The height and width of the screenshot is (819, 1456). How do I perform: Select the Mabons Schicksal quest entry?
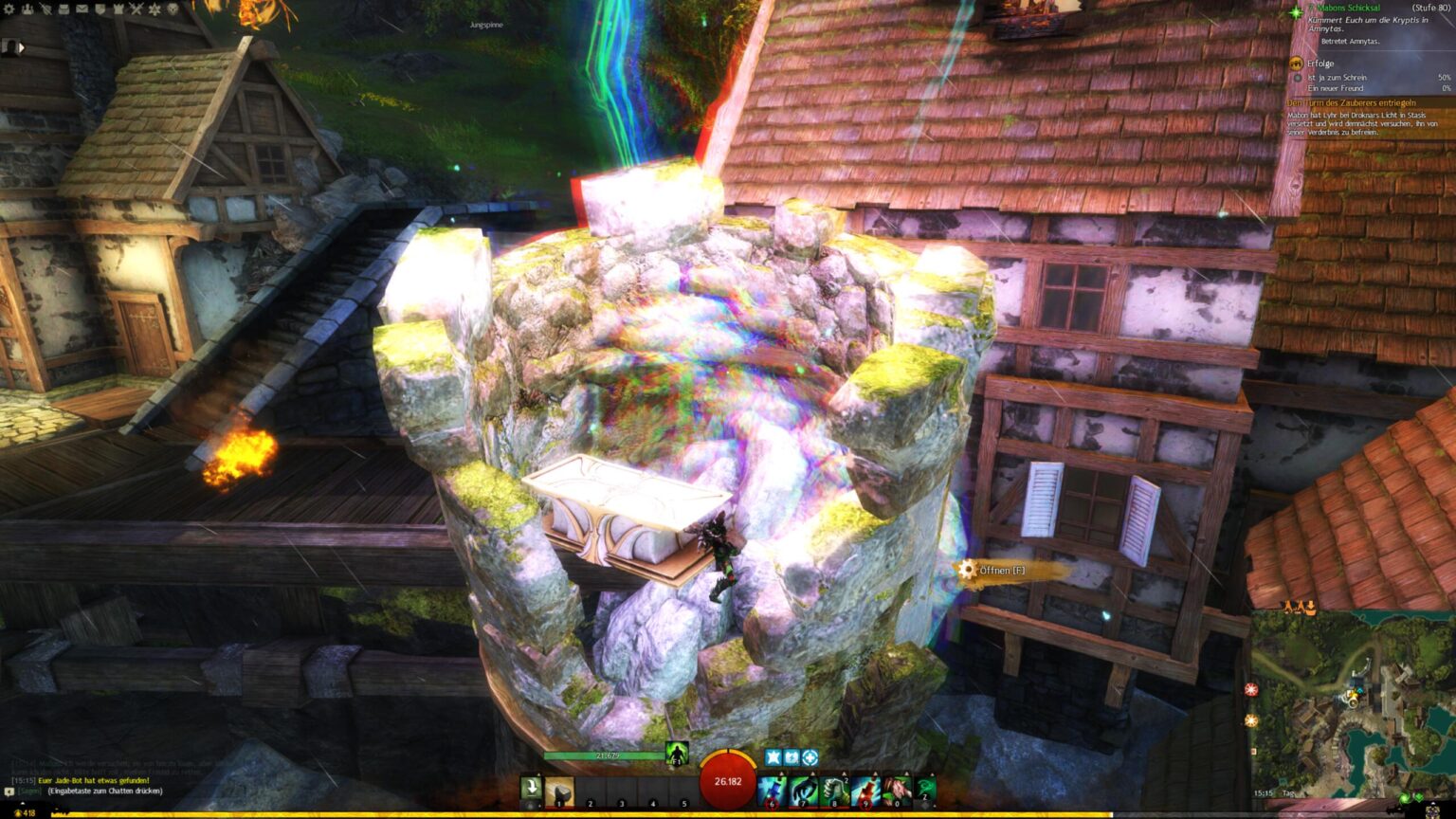1346,7
